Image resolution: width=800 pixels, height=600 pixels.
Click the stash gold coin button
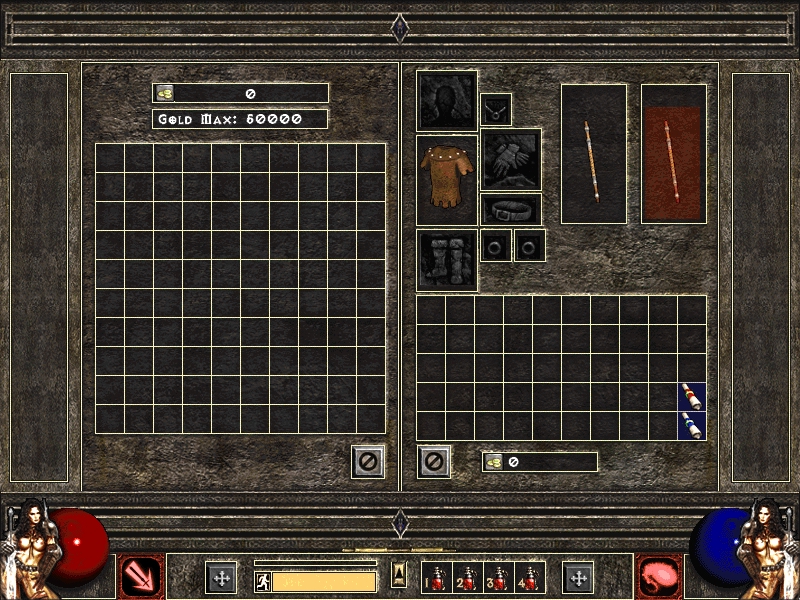165,93
